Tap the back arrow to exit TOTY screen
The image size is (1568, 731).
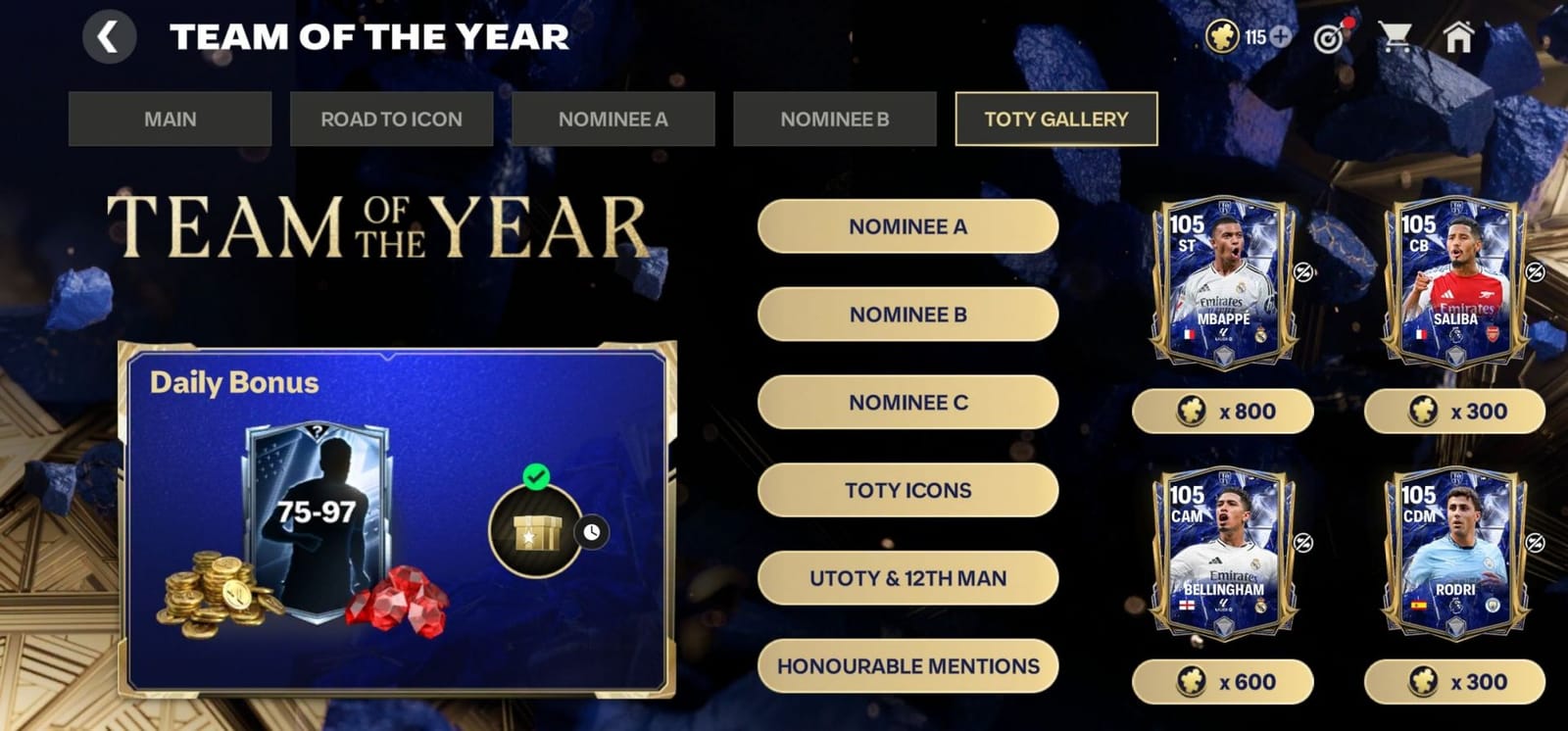[x=108, y=37]
